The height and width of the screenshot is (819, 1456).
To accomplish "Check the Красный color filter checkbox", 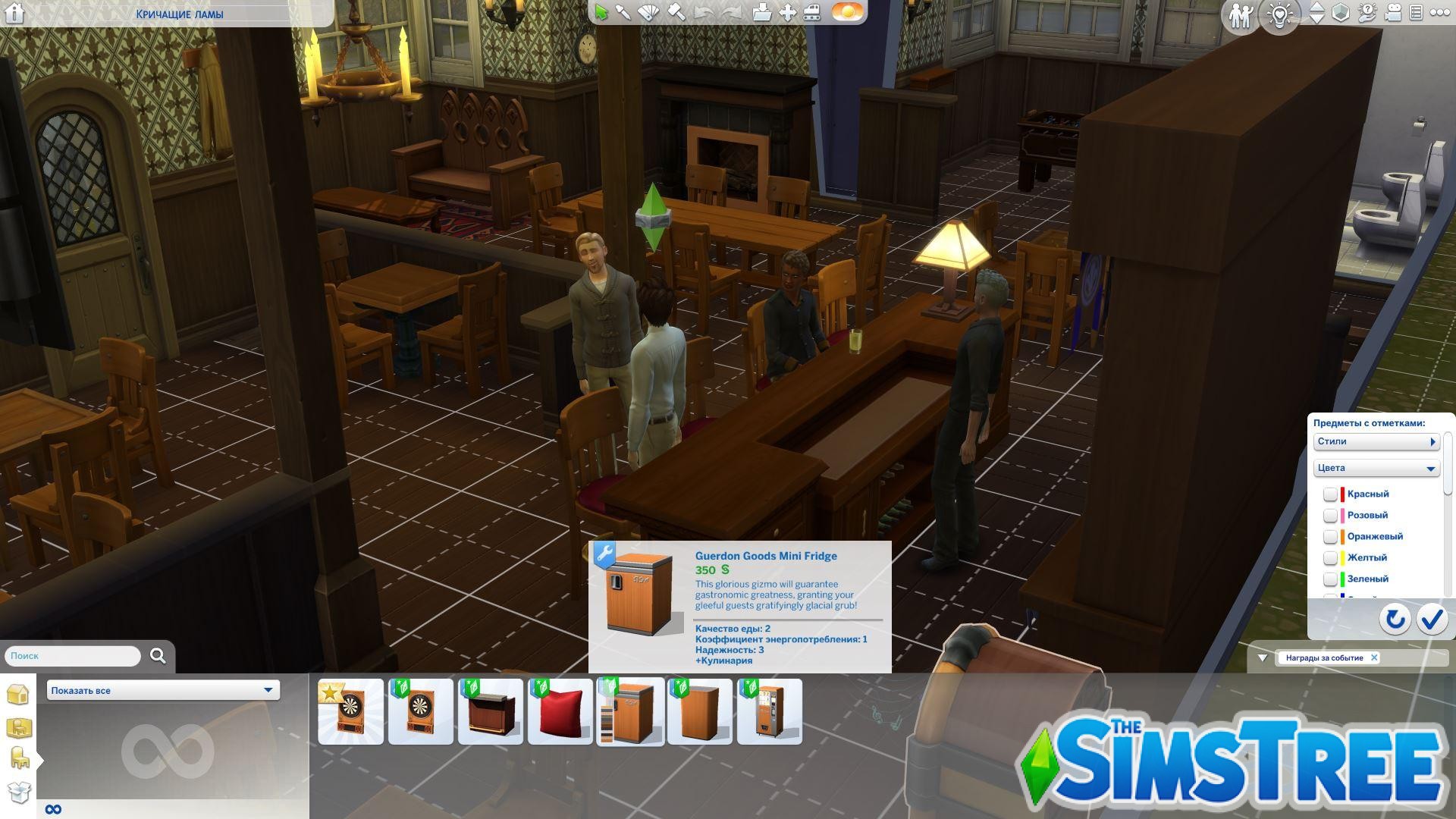I will point(1330,494).
